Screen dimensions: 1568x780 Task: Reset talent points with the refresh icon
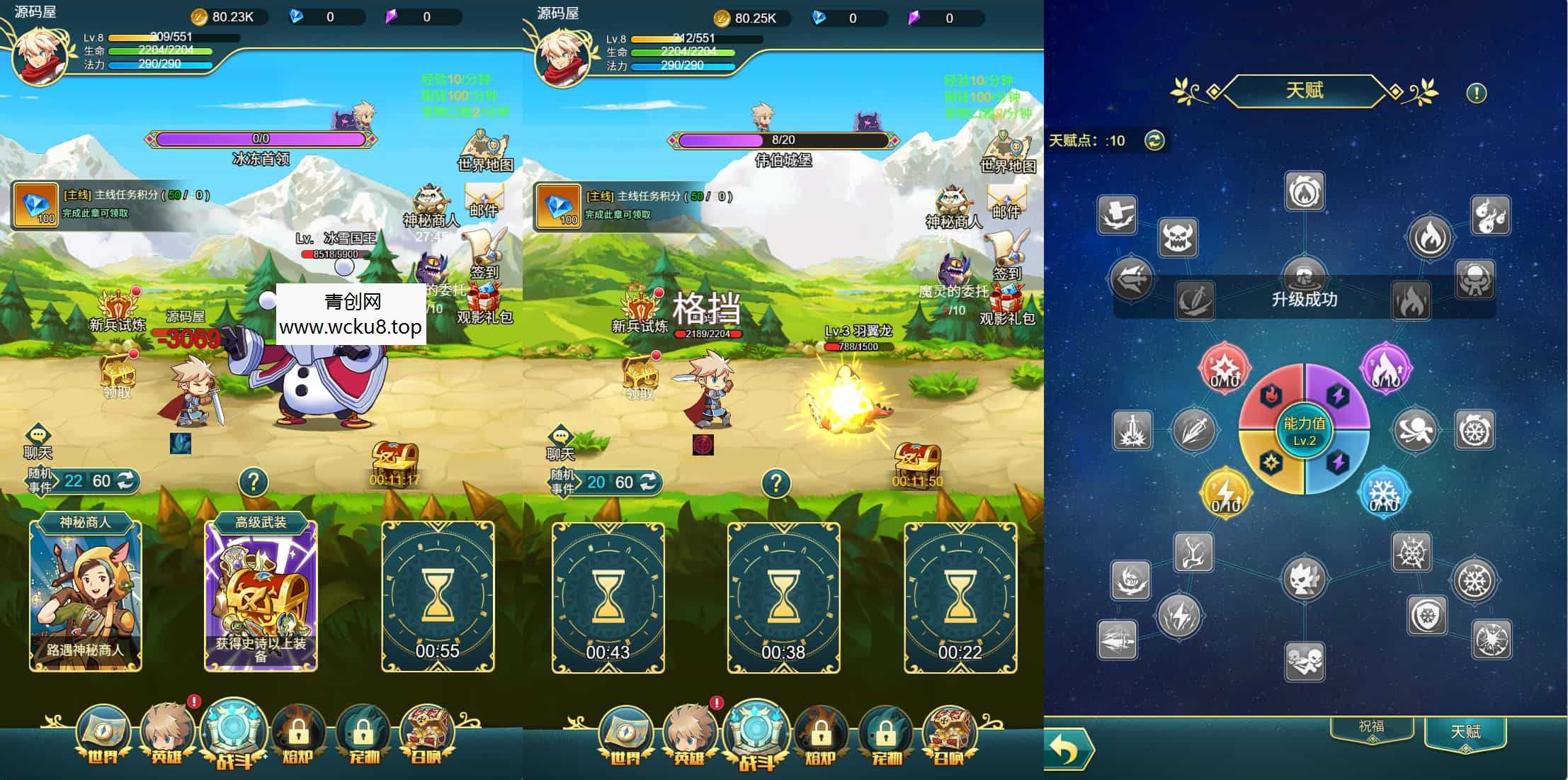point(1154,140)
